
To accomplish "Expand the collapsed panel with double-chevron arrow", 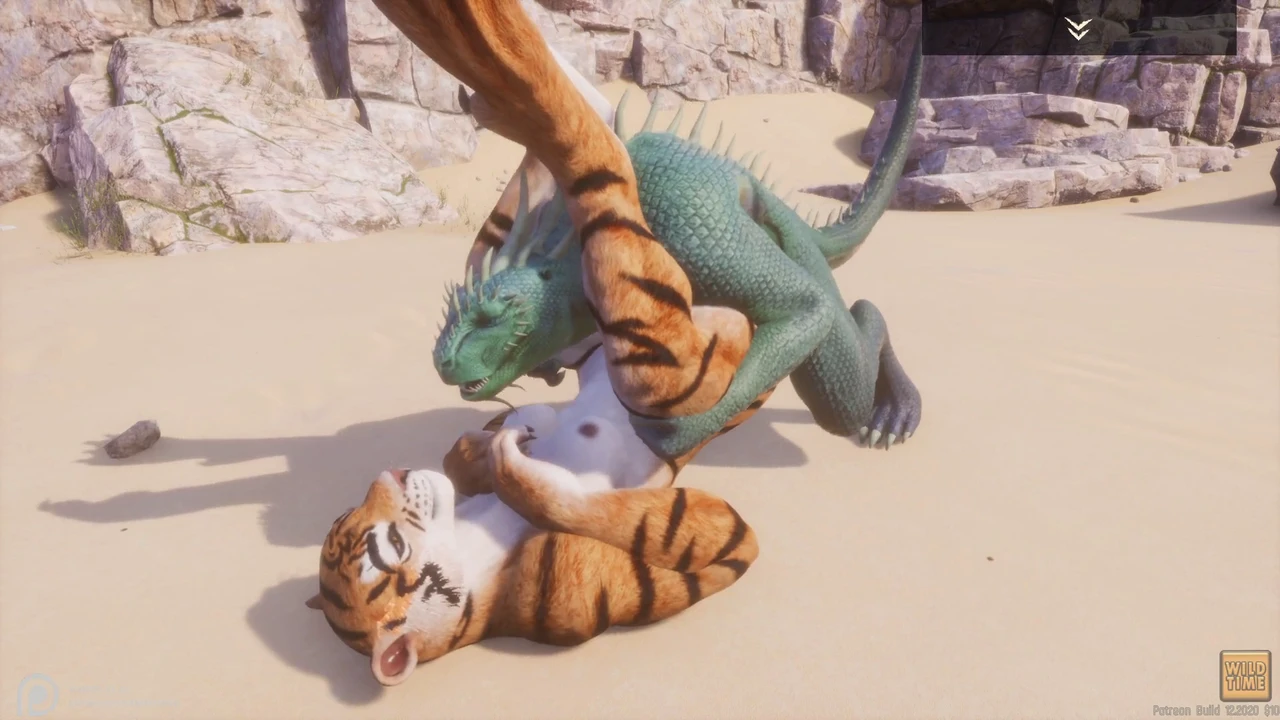I will pos(1077,28).
